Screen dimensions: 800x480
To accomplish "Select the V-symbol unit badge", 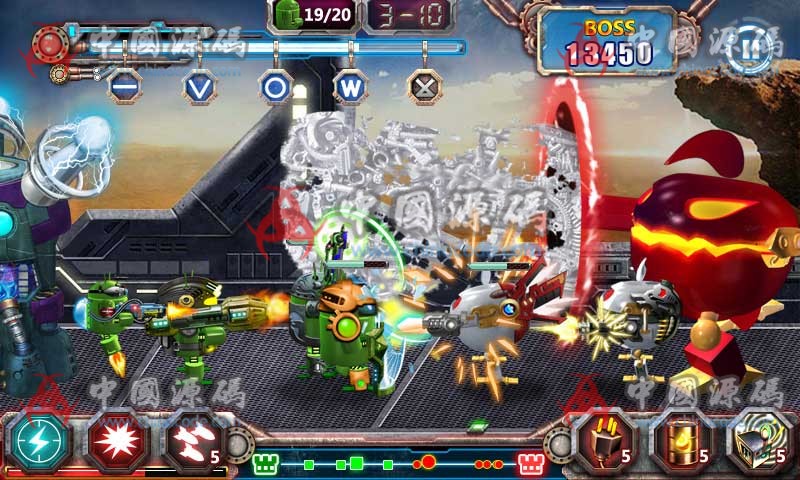I will point(199,85).
